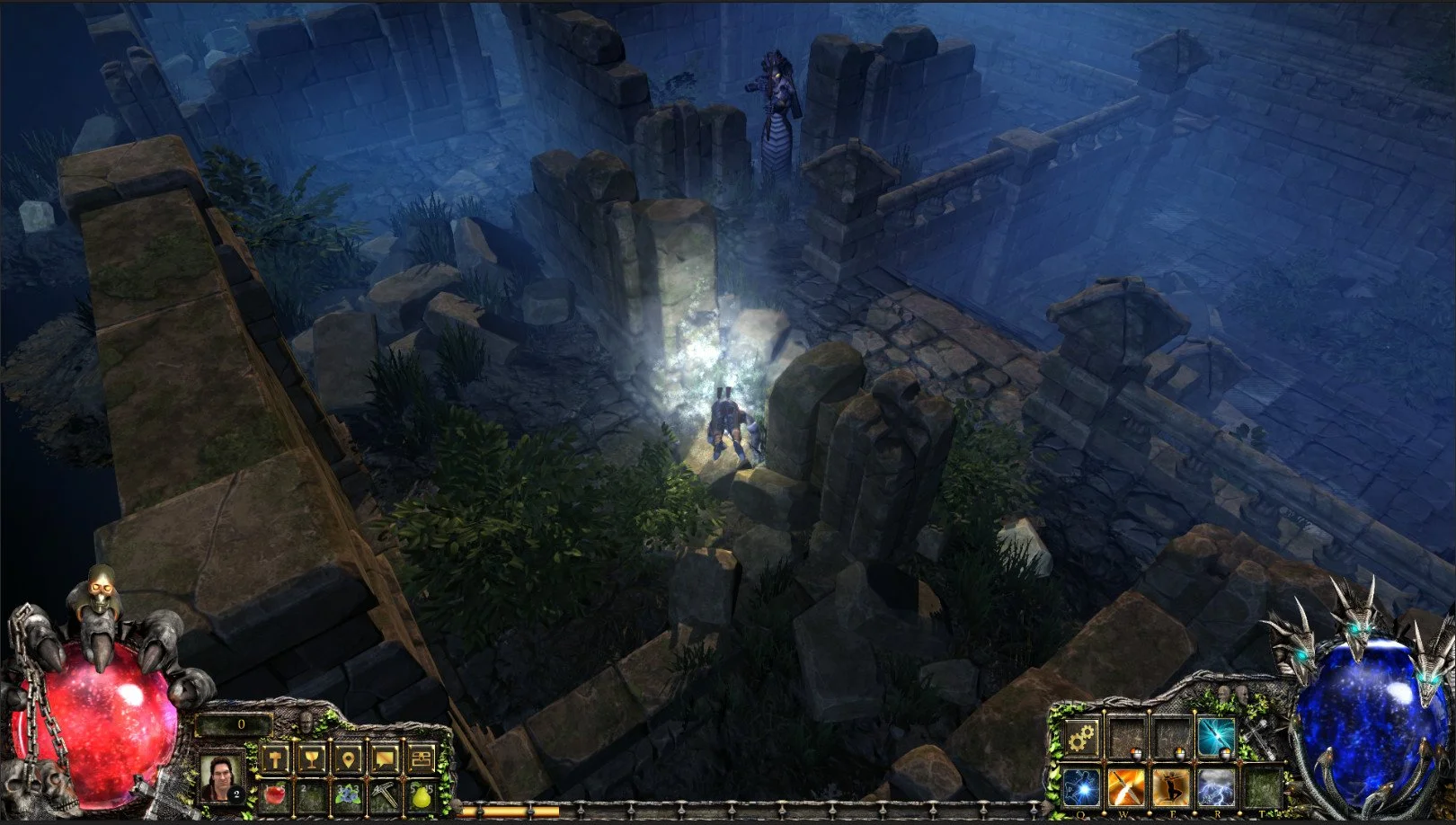
Task: Activate the fiery sword slash skill
Action: [1126, 787]
